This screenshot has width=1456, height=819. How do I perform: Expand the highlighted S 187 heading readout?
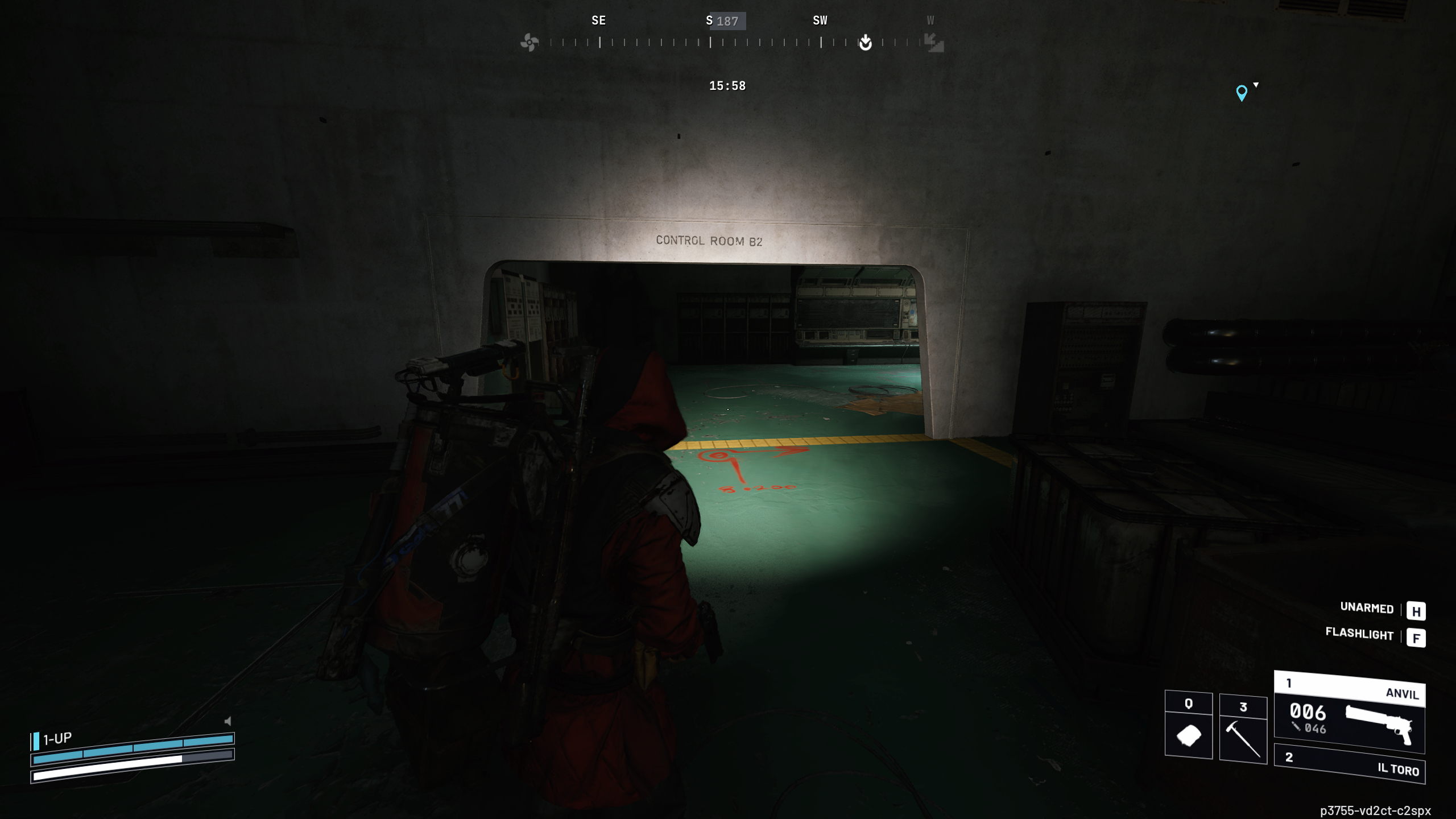point(727,20)
